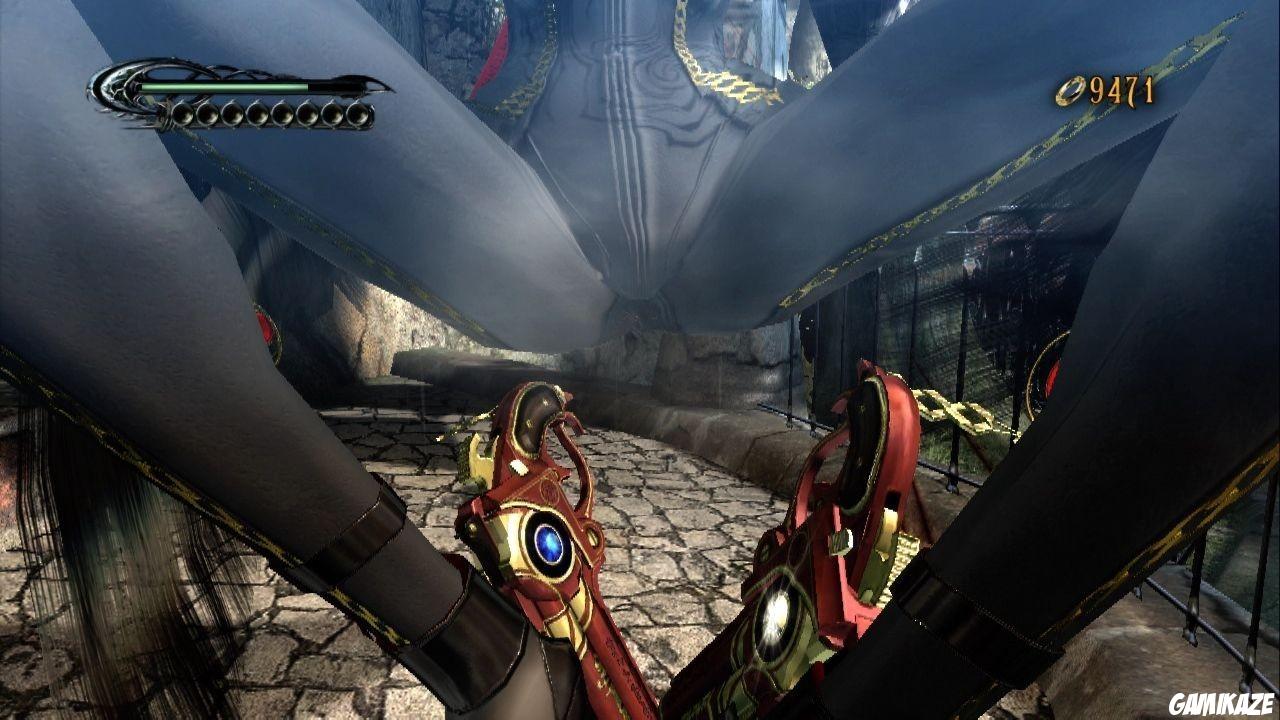This screenshot has height=720, width=1280.
Task: Expand the magic orb row
Action: point(270,113)
